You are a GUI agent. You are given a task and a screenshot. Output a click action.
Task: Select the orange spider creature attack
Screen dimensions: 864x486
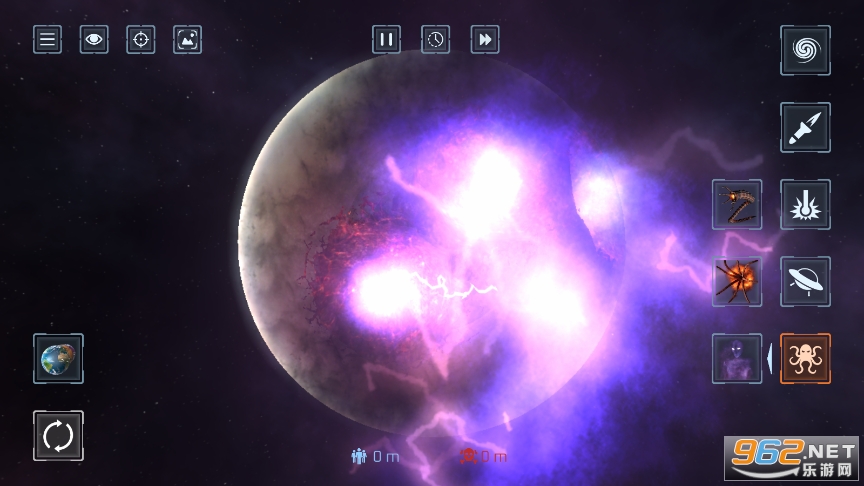pos(737,281)
